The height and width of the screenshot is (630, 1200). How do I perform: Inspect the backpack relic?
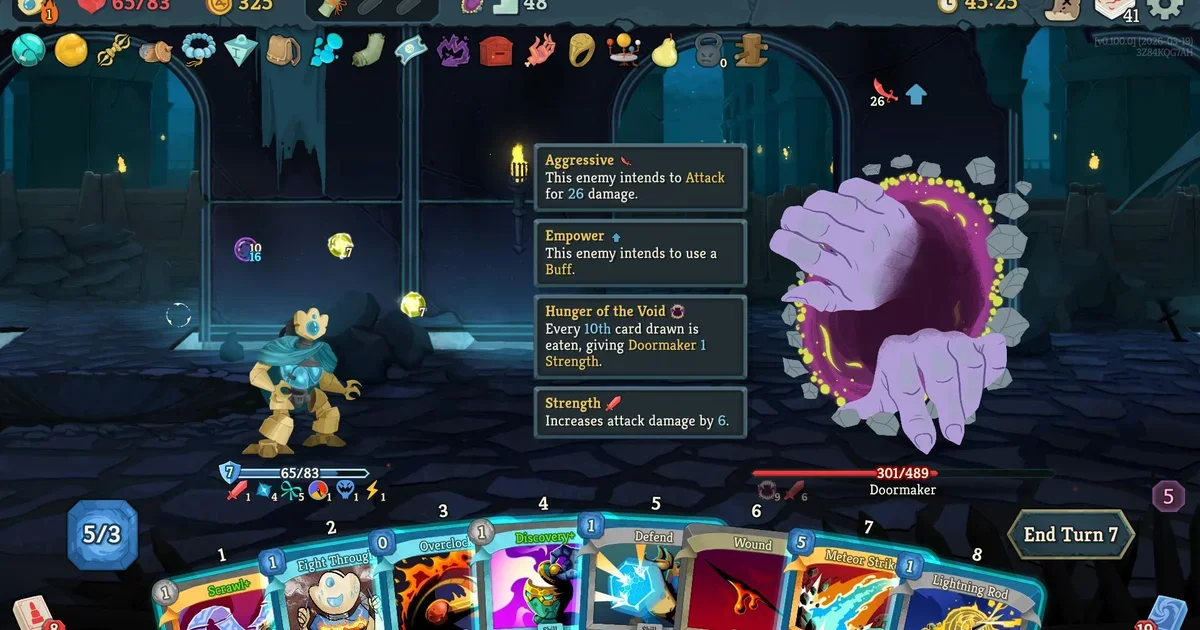click(x=283, y=49)
